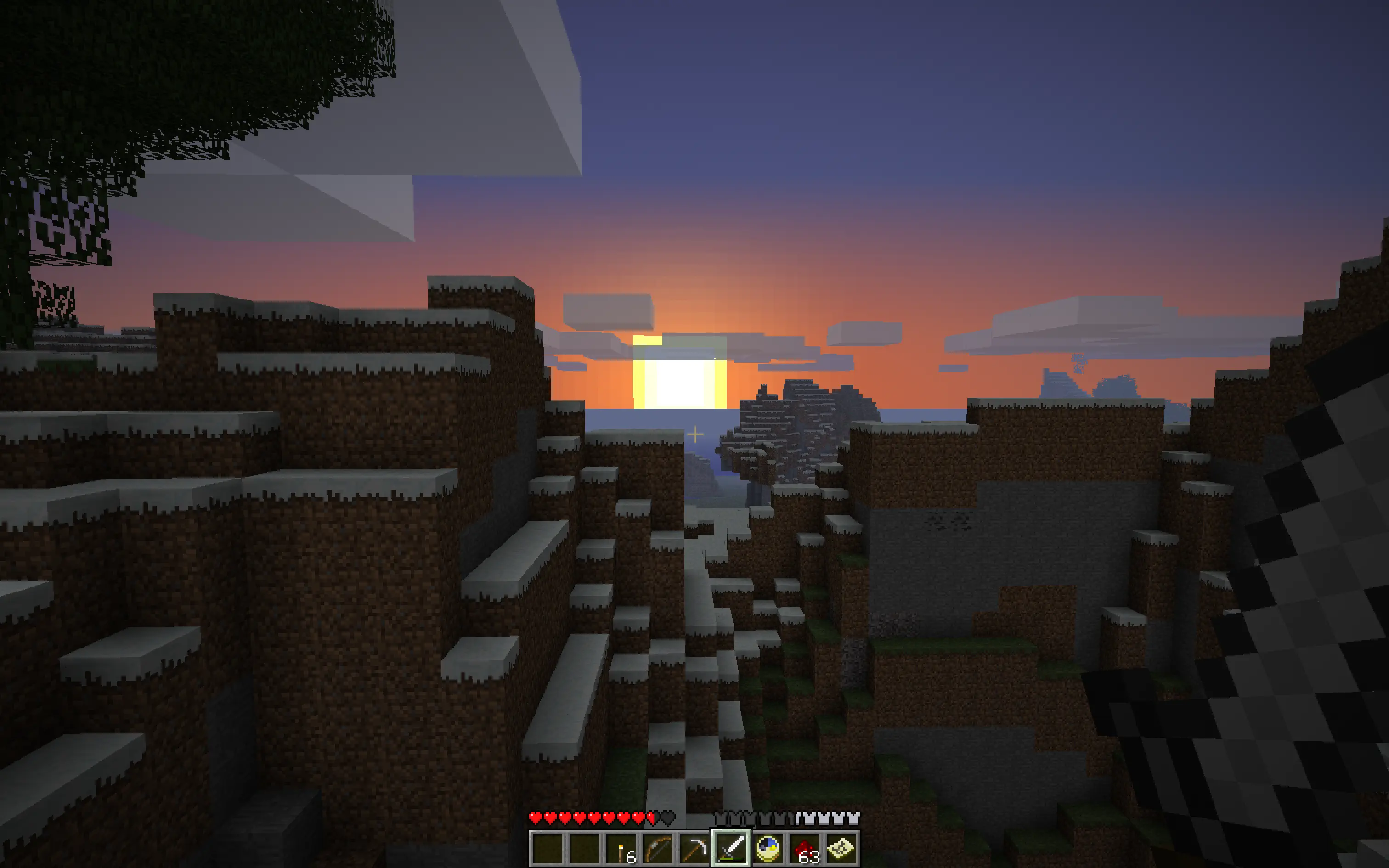Select the torch stack in the hotbar
Image resolution: width=1389 pixels, height=868 pixels.
click(620, 849)
